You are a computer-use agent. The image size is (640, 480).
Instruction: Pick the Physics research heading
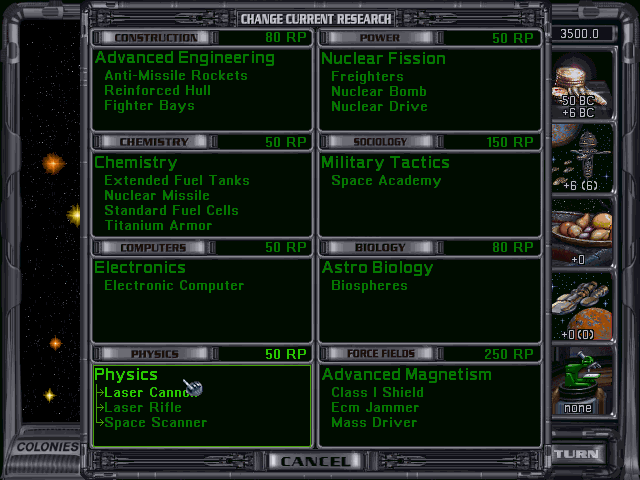click(126, 374)
